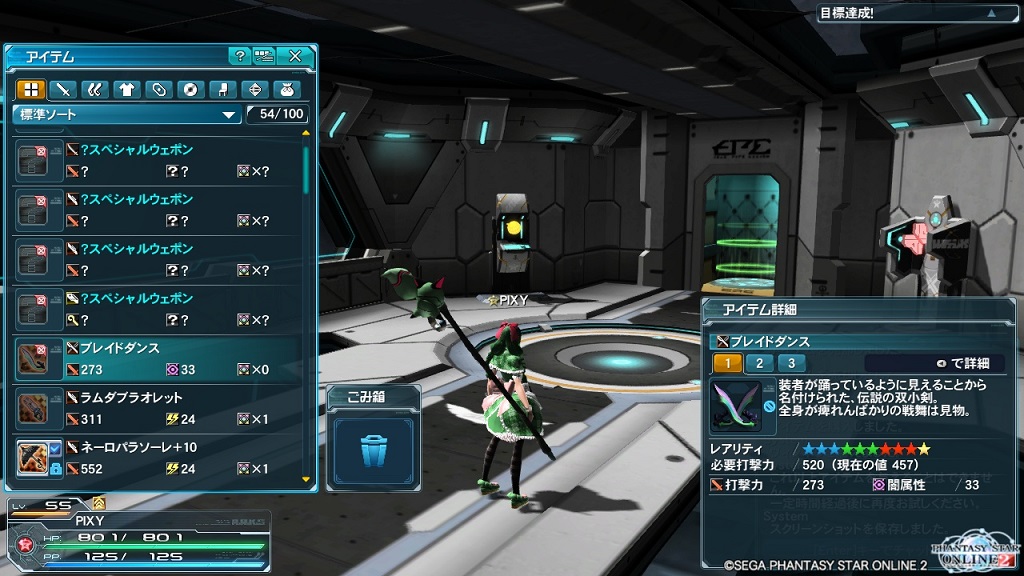This screenshot has height=576, width=1024.
Task: Select the tag-shaped consumables tab
Action: (x=157, y=89)
